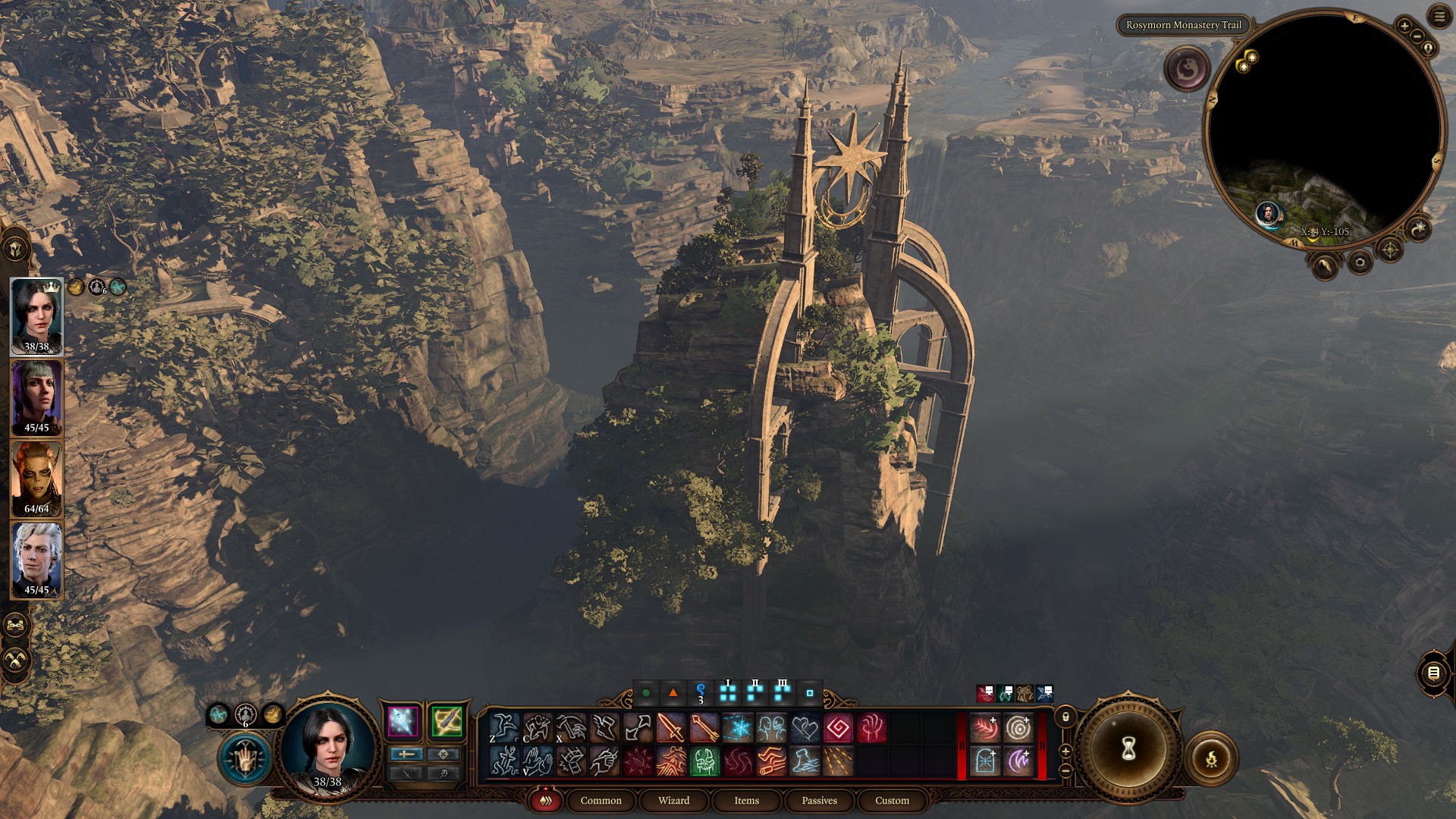Open the Common hotbar tab
Screen dimensions: 1456x819
click(601, 800)
